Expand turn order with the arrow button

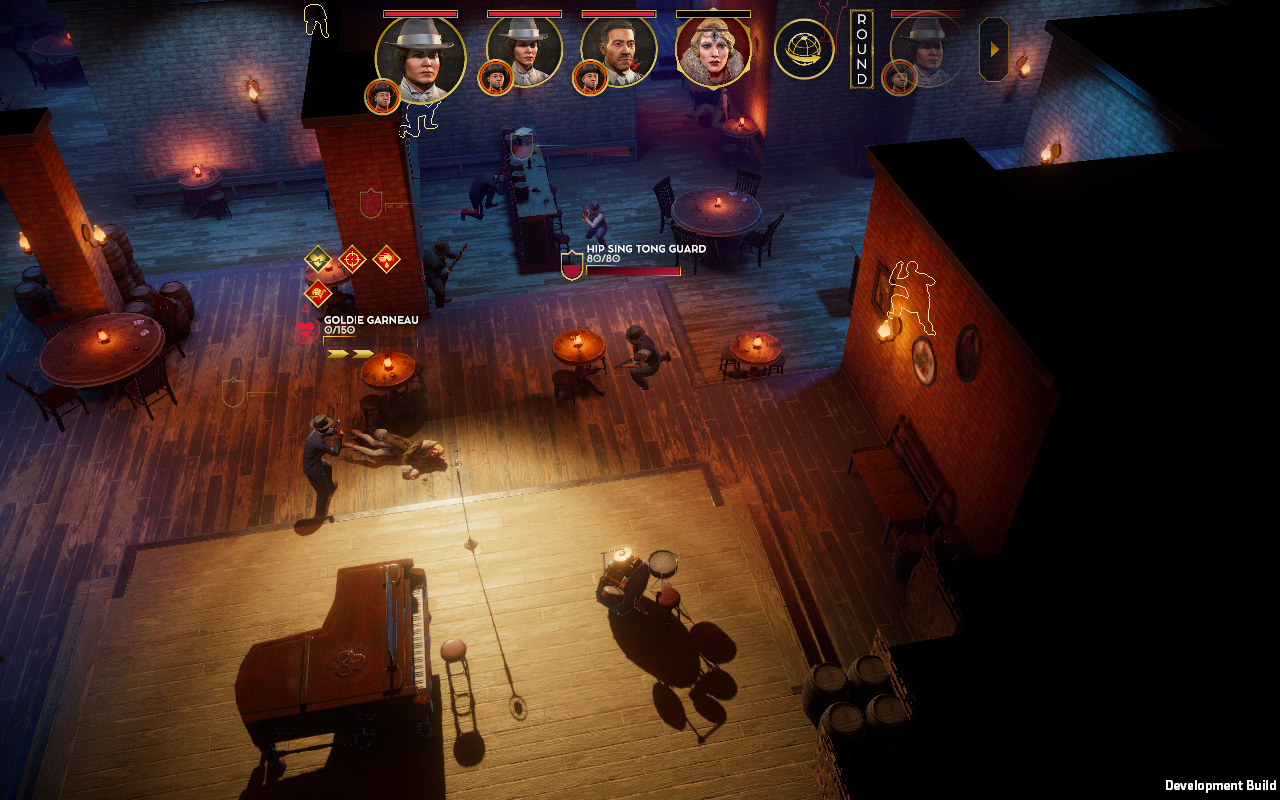993,49
